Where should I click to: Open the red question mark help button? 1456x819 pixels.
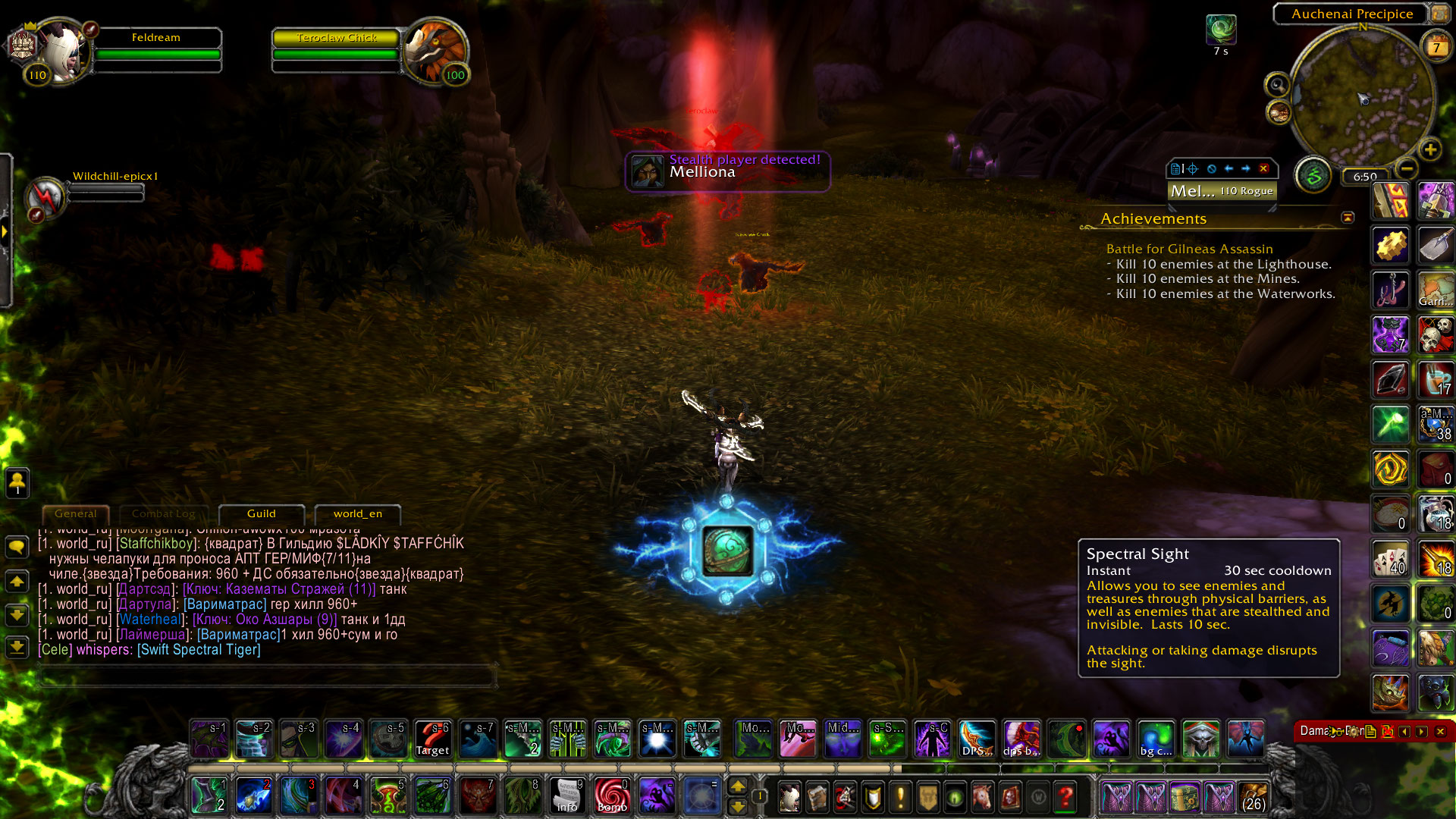1065,797
